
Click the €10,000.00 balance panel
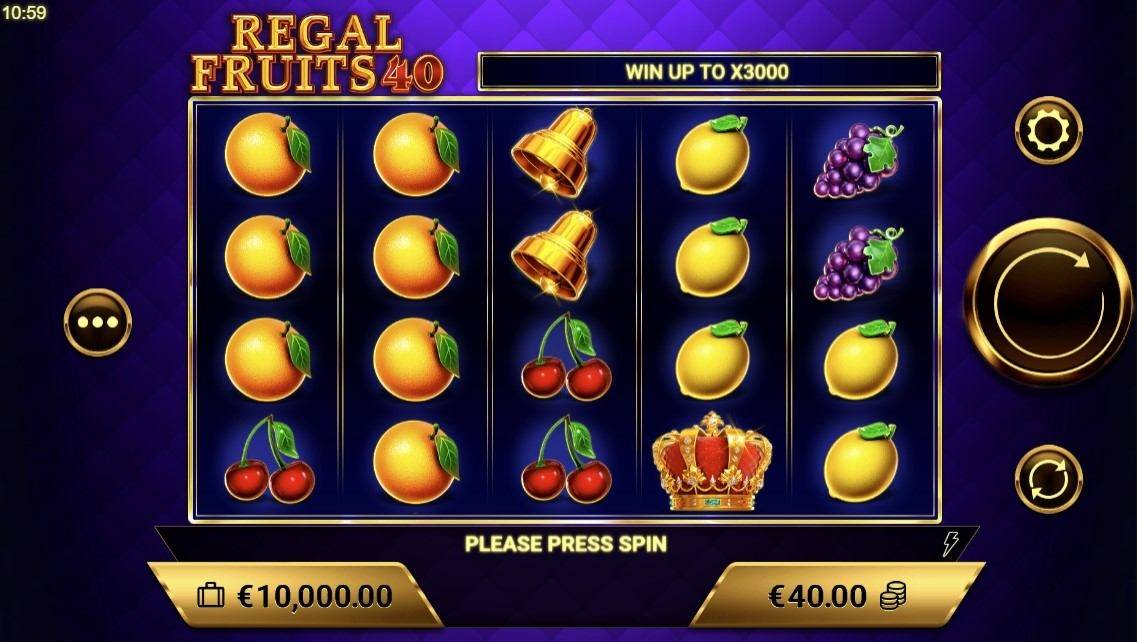pyautogui.click(x=296, y=596)
